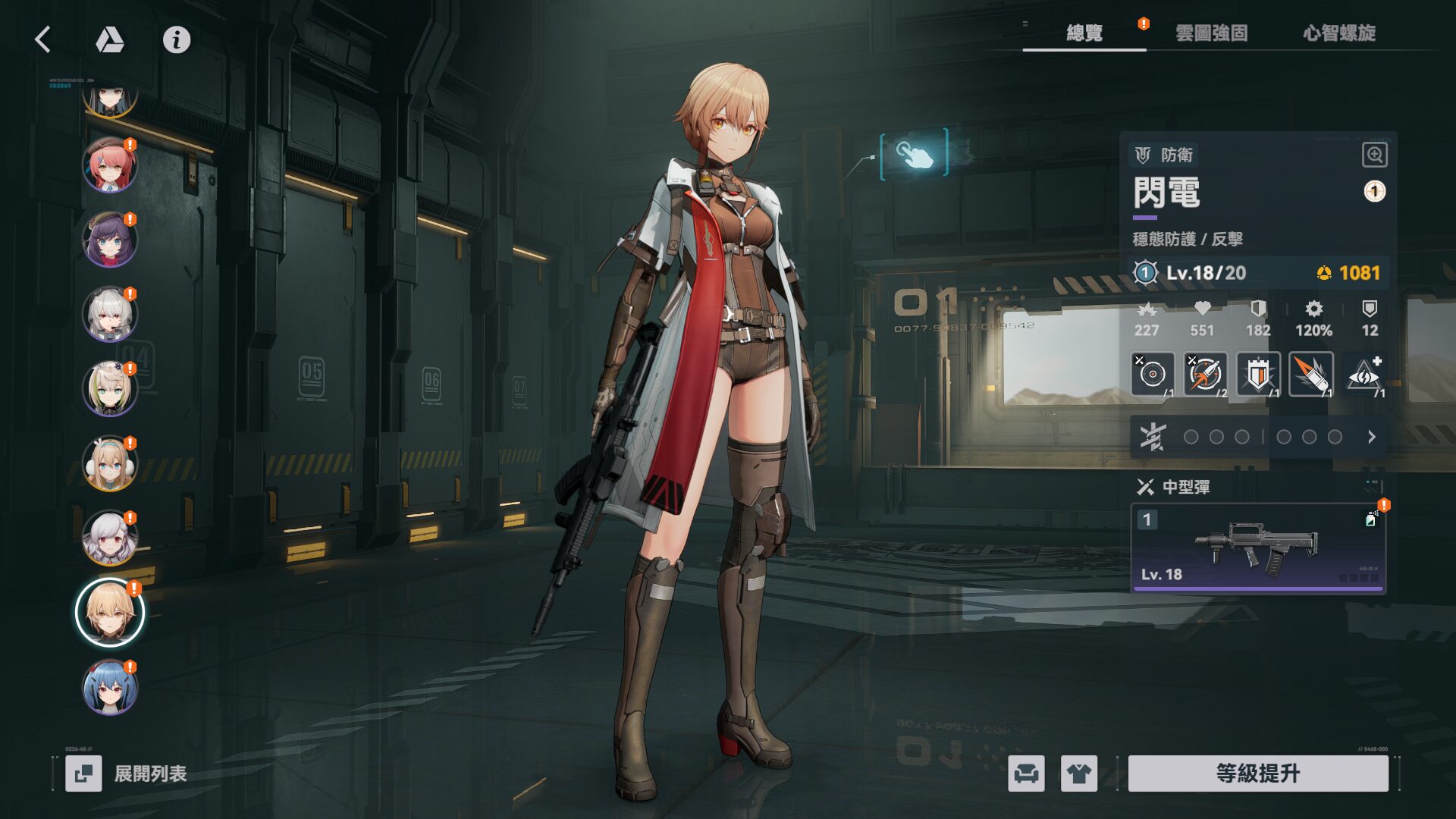Viewport: 1456px width, 819px height.
Task: Go back with the arrow button
Action: (x=43, y=39)
